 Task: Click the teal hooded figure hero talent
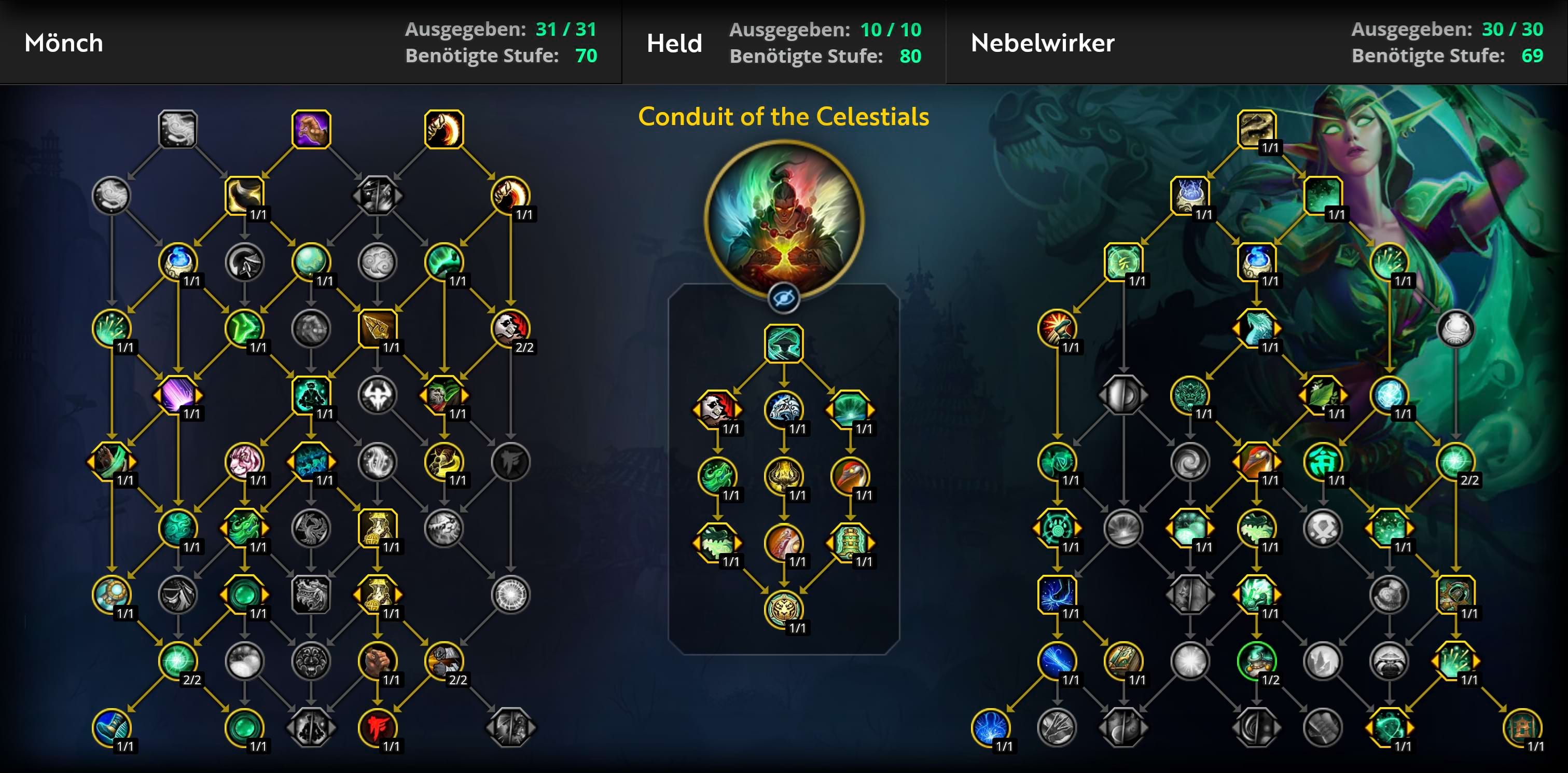[x=783, y=343]
